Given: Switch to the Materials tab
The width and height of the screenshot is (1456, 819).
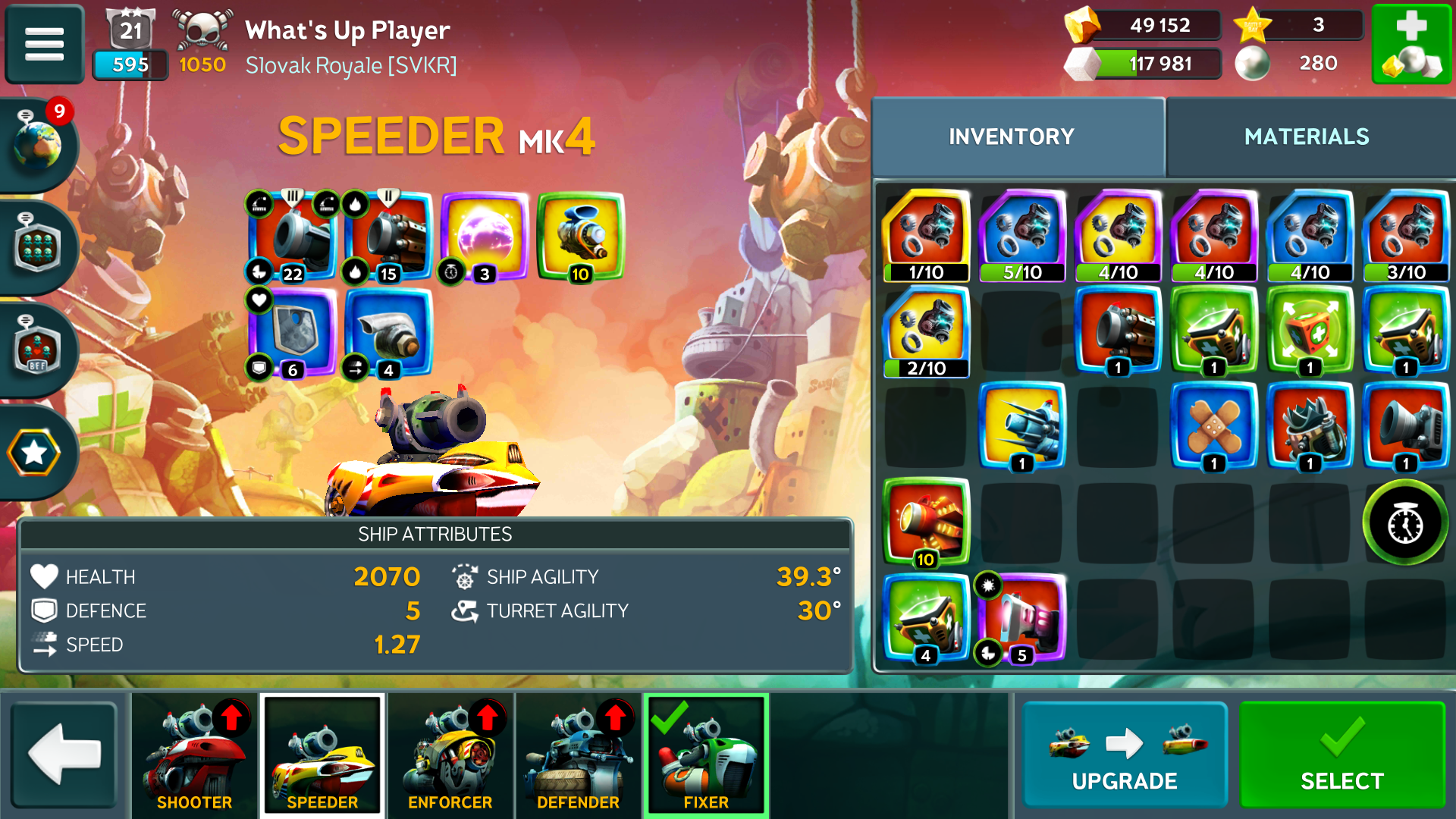Looking at the screenshot, I should pyautogui.click(x=1307, y=136).
